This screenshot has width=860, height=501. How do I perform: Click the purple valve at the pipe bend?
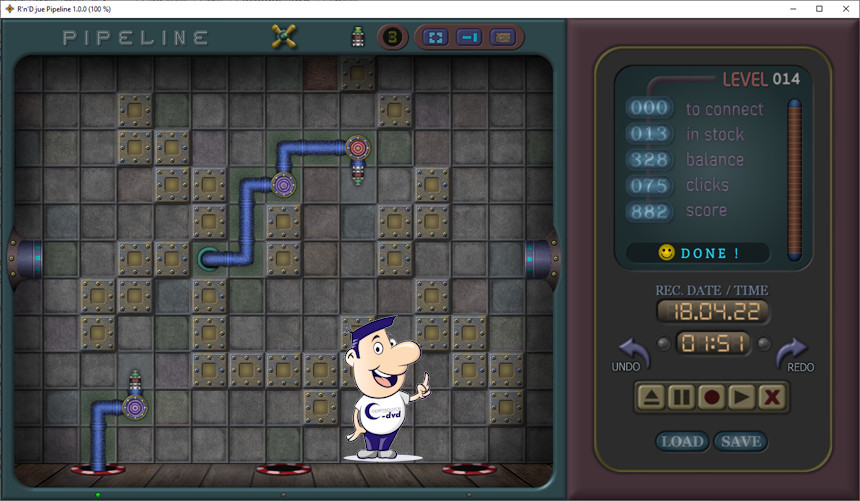pos(283,185)
